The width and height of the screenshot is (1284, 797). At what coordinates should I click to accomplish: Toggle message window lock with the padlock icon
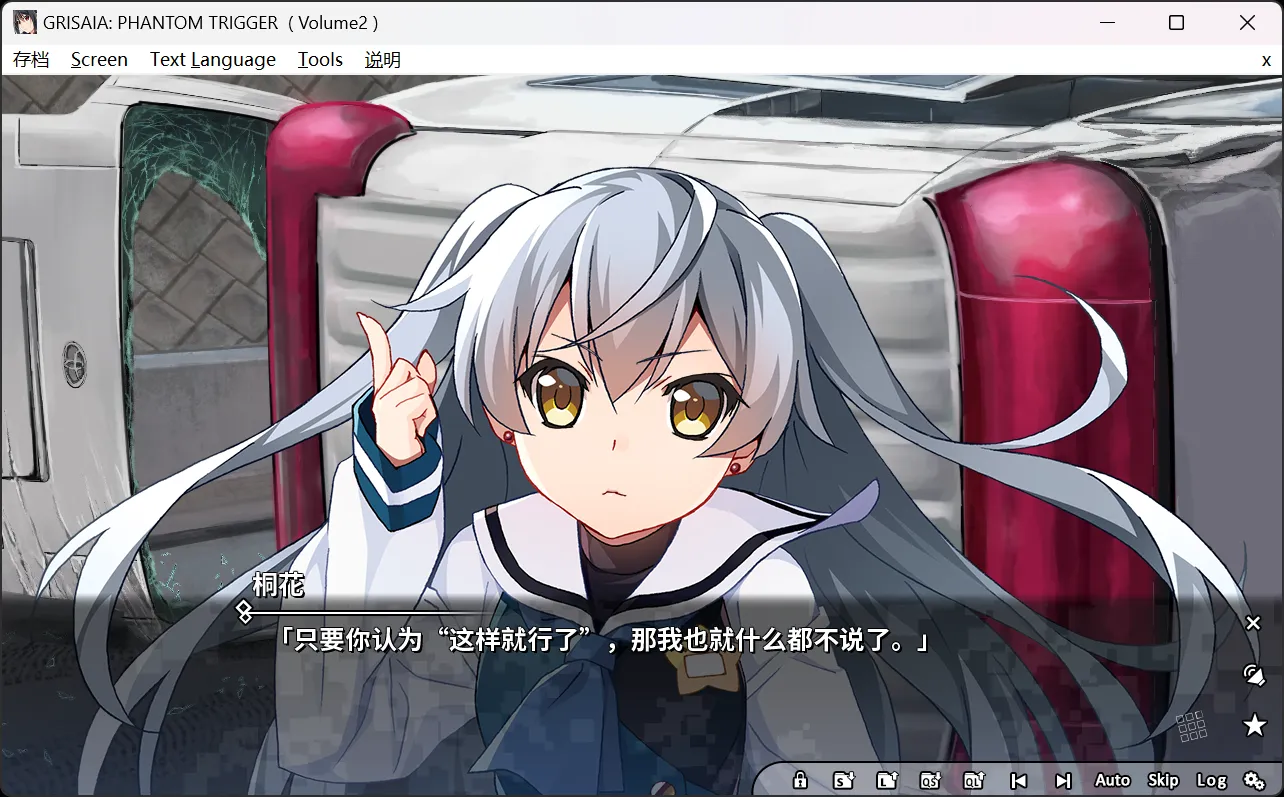(800, 780)
